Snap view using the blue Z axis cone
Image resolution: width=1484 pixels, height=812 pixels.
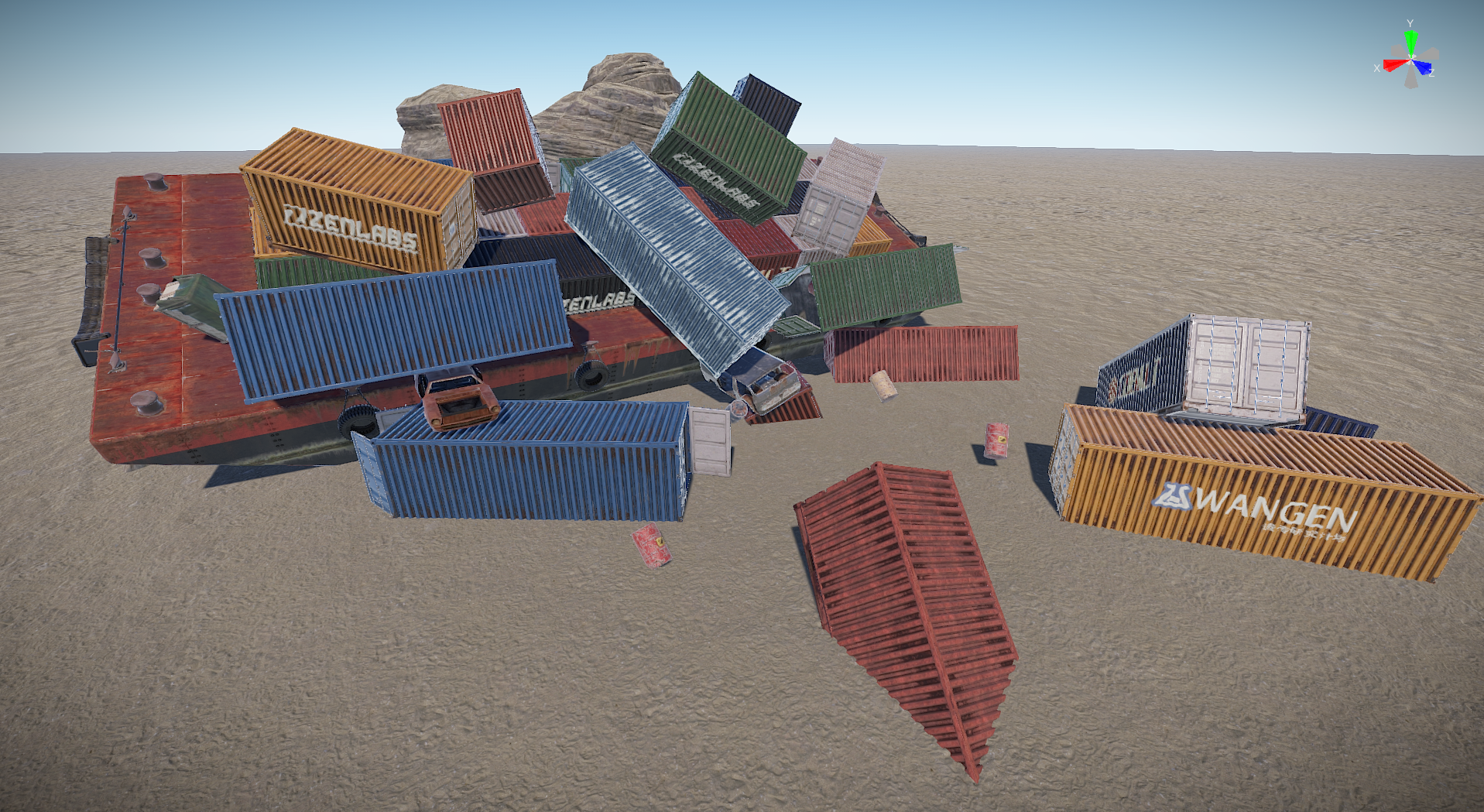(1423, 67)
